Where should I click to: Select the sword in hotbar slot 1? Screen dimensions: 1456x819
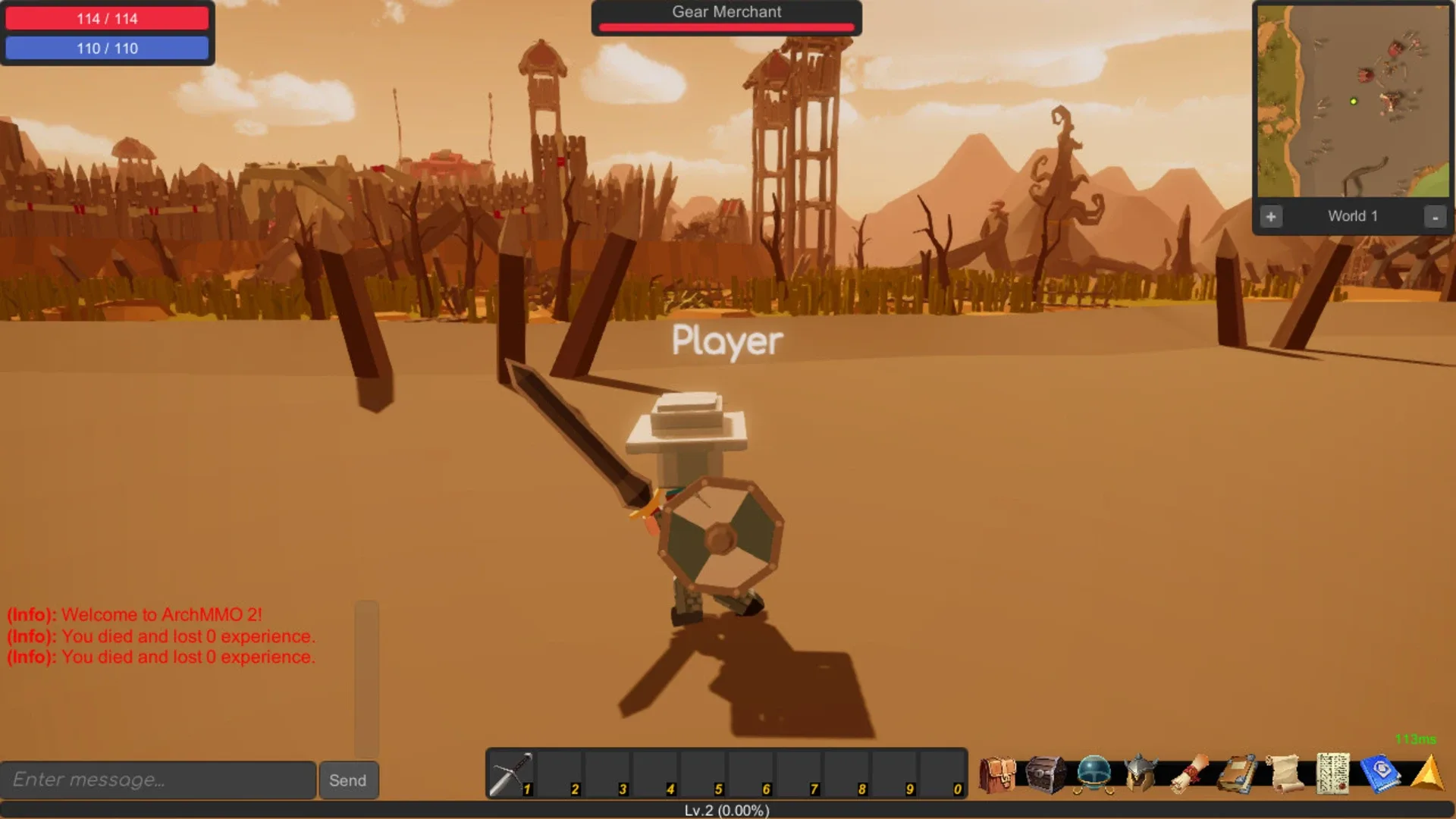click(512, 773)
